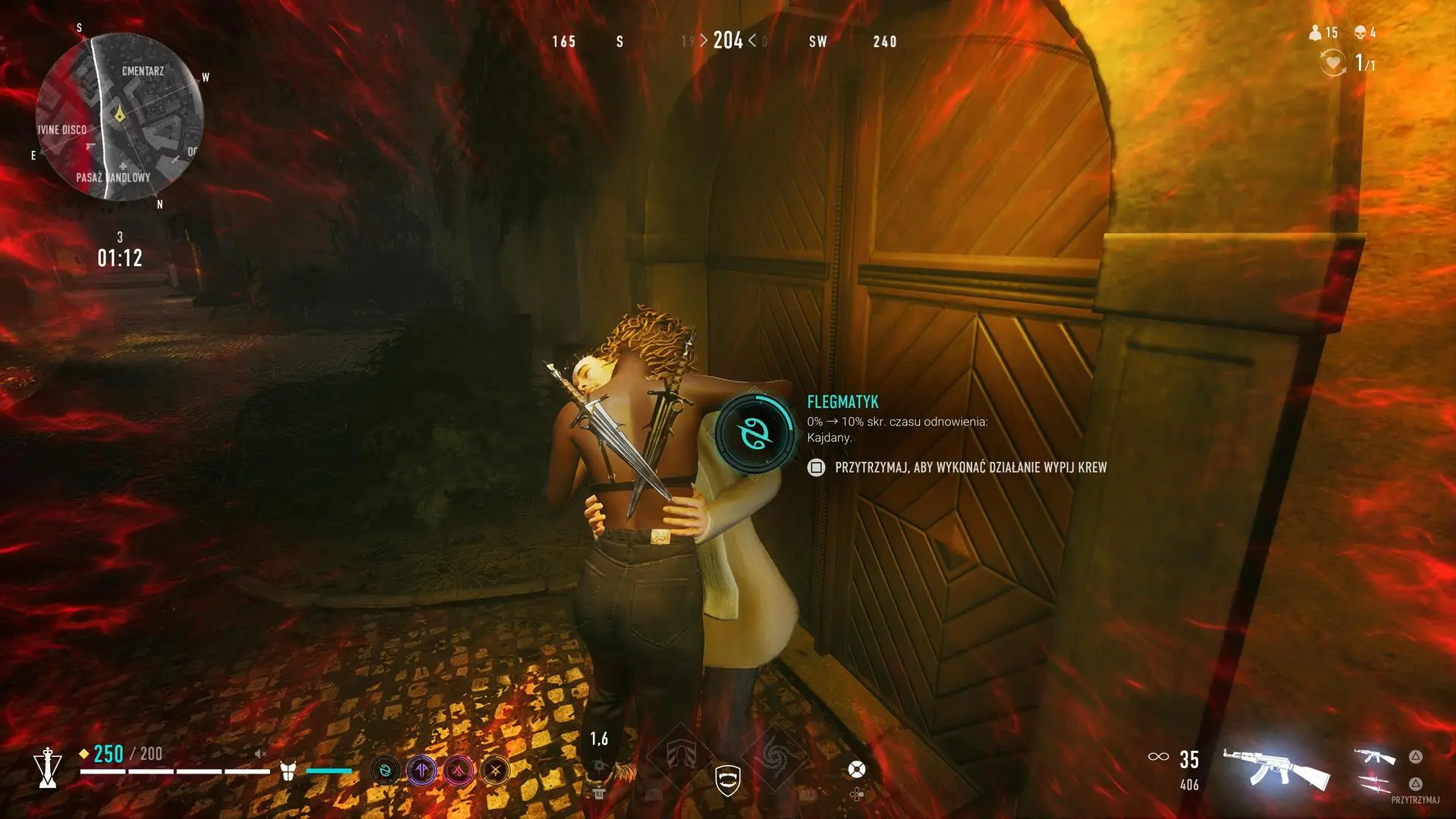1456x819 pixels.
Task: Click the lifebuoy ping wheel icon
Action: tap(856, 770)
